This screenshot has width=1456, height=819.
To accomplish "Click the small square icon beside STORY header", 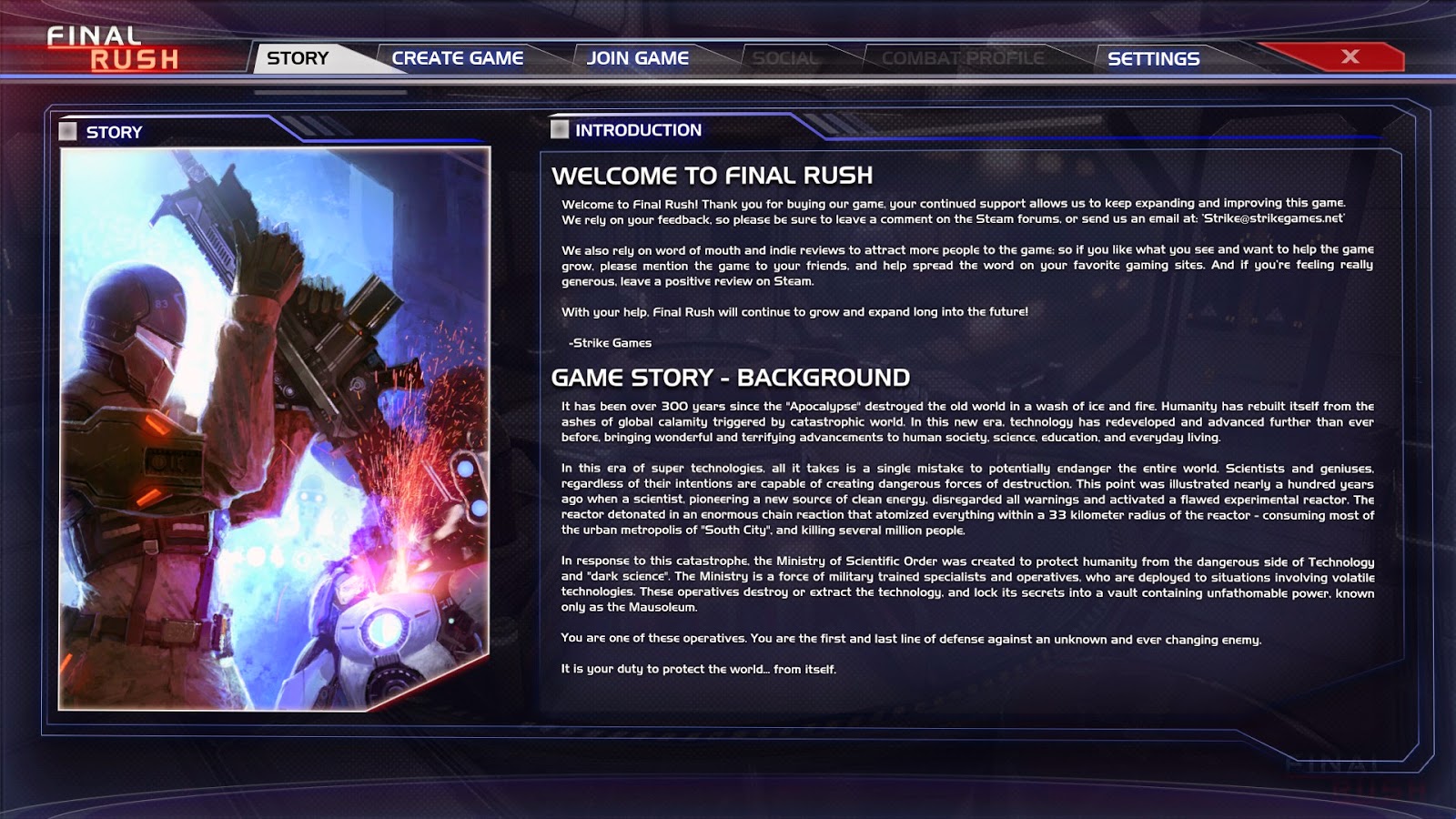I will [x=69, y=131].
